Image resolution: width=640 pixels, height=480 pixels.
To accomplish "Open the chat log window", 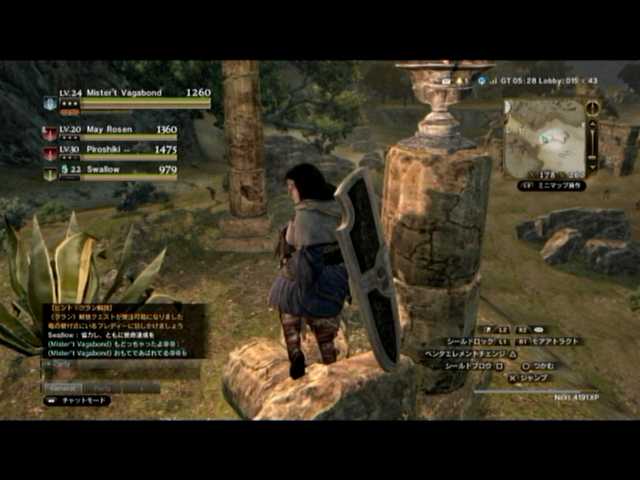I will coord(123,330).
